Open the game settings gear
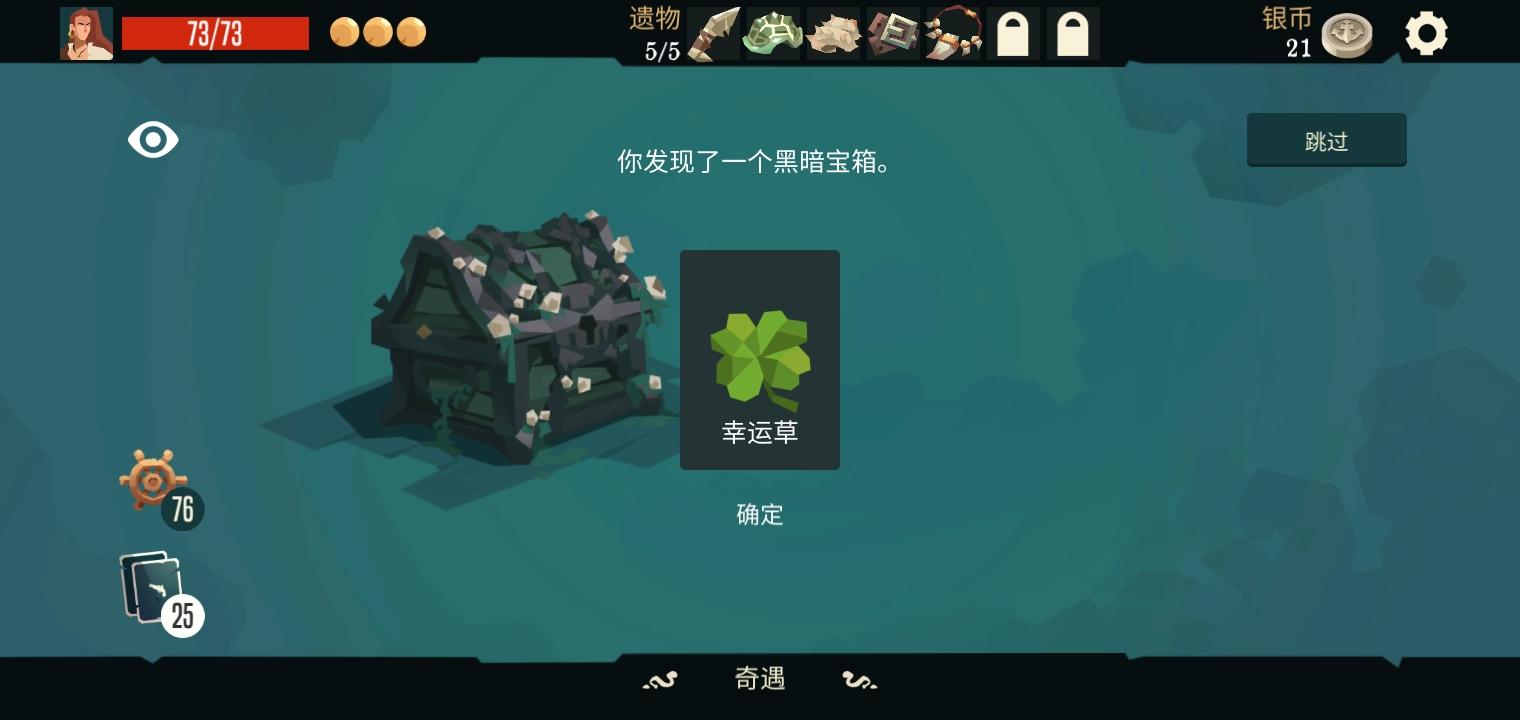Screen dimensions: 1520x720 [x=1426, y=32]
